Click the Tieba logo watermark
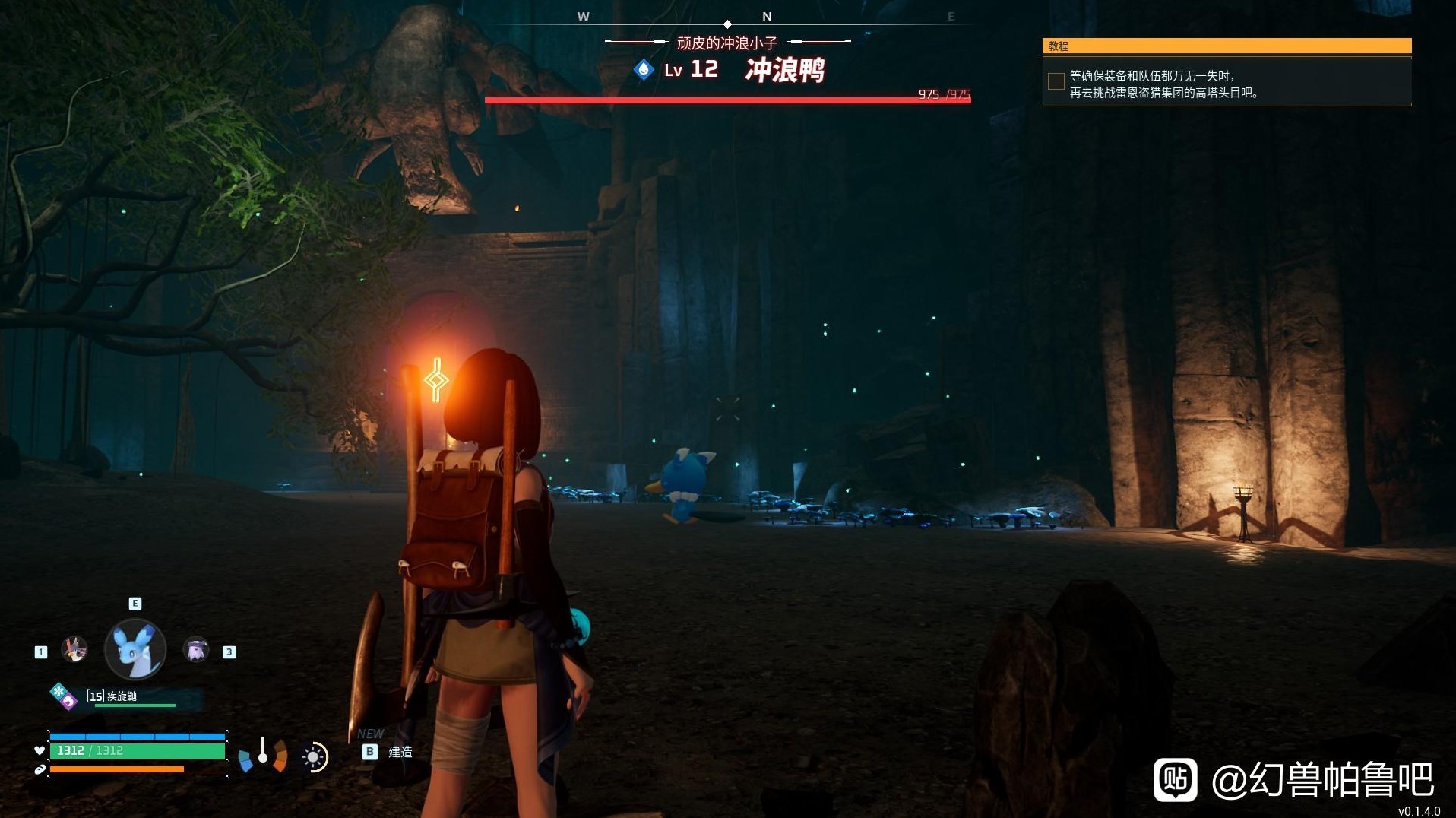Screen dimensions: 1456x818 (1175, 779)
